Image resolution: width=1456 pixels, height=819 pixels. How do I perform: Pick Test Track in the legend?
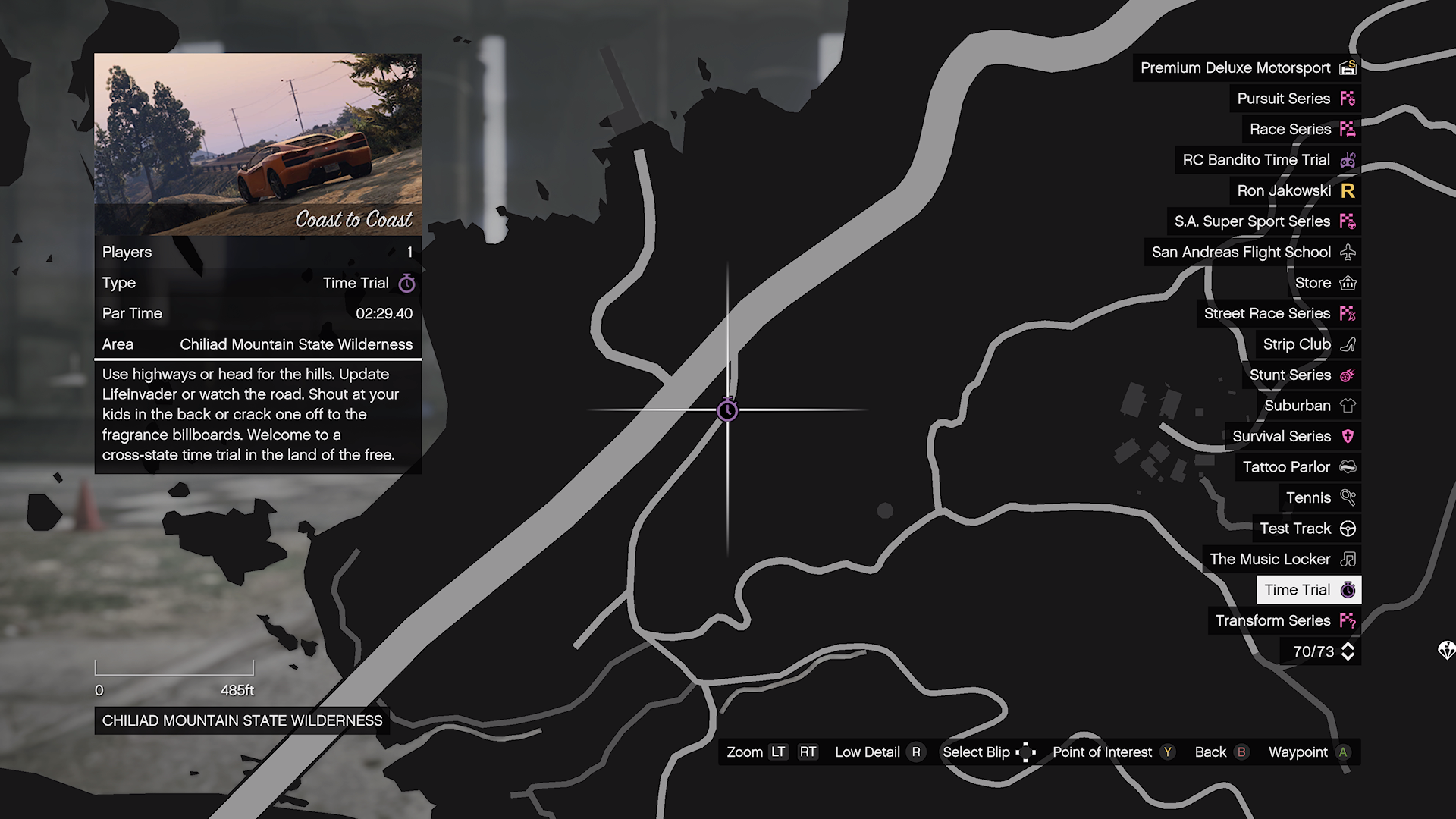tap(1307, 529)
